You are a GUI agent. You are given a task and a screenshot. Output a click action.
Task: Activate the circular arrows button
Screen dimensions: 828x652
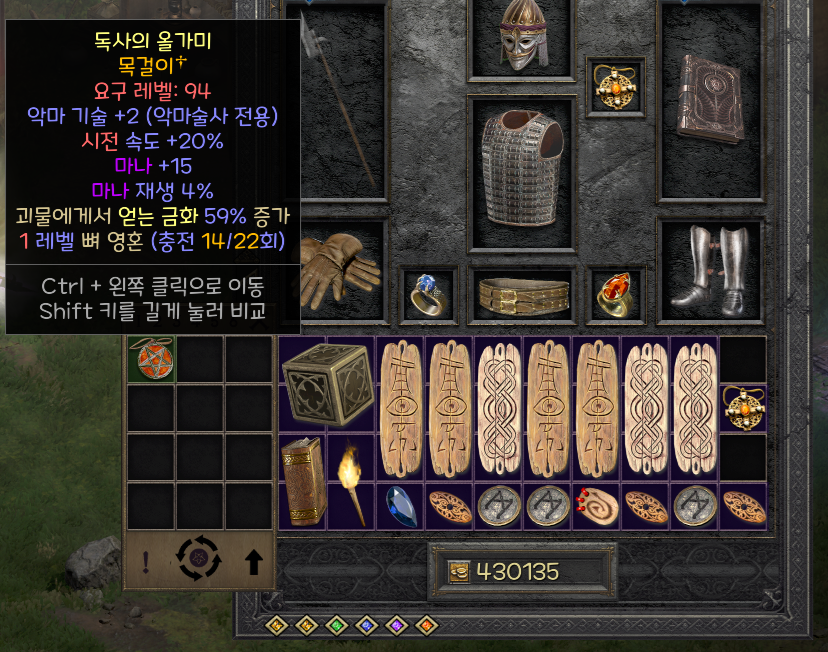196,560
